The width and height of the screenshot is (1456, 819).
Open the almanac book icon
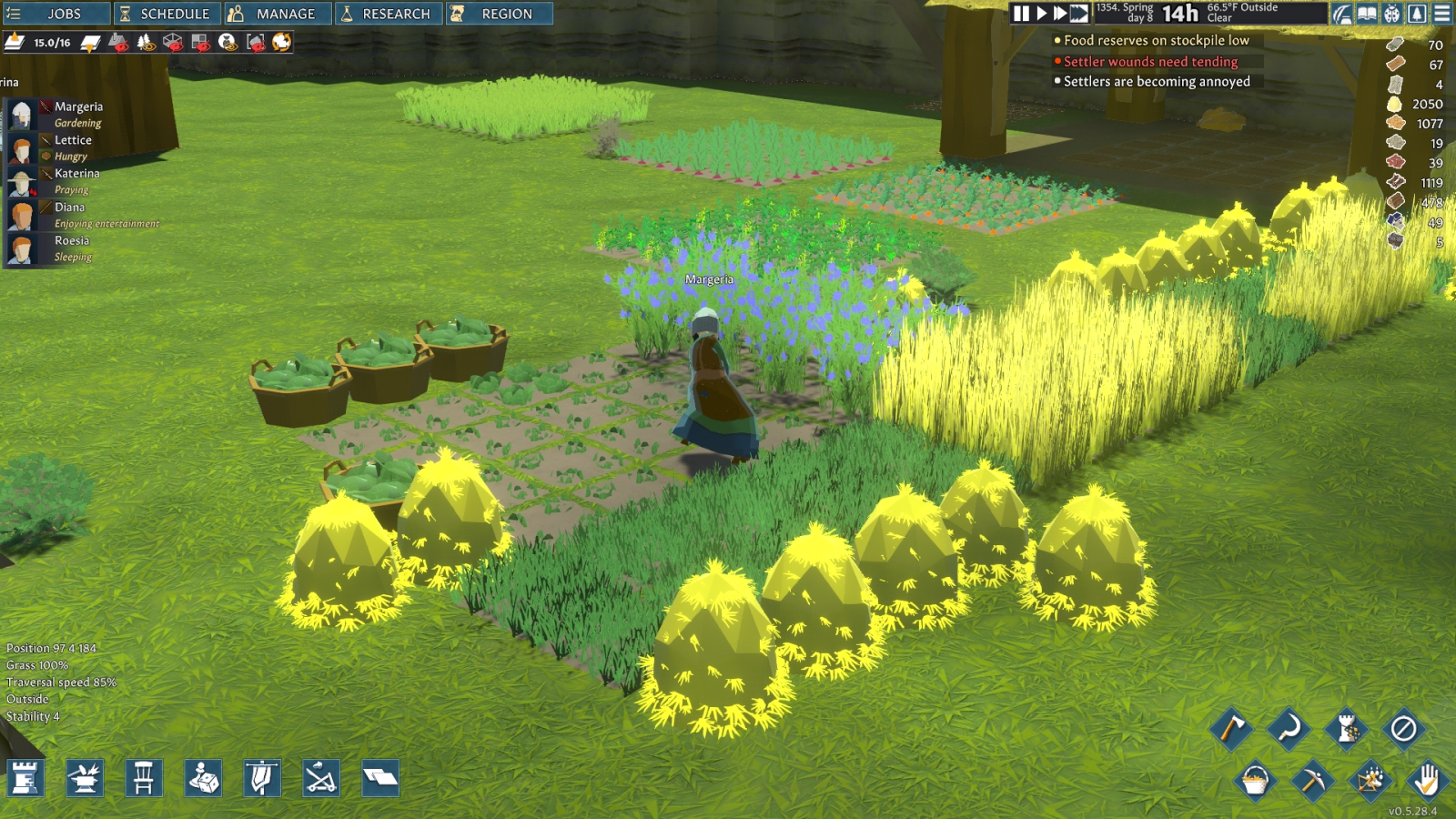point(1367,14)
